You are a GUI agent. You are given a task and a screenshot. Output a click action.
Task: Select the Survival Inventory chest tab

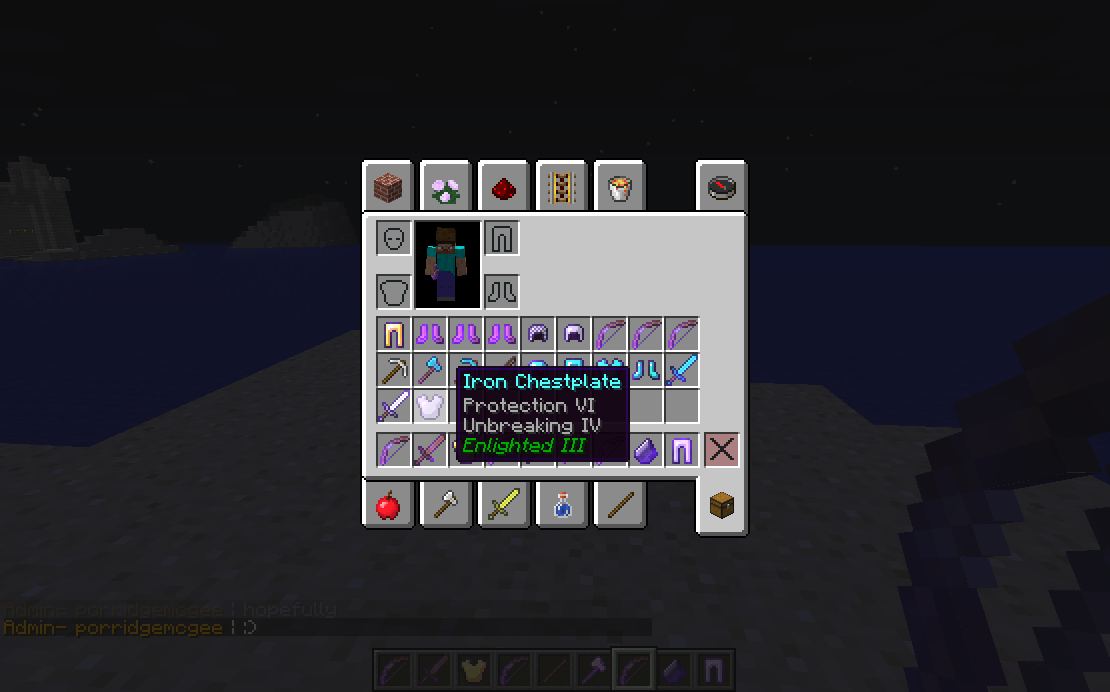[x=721, y=506]
